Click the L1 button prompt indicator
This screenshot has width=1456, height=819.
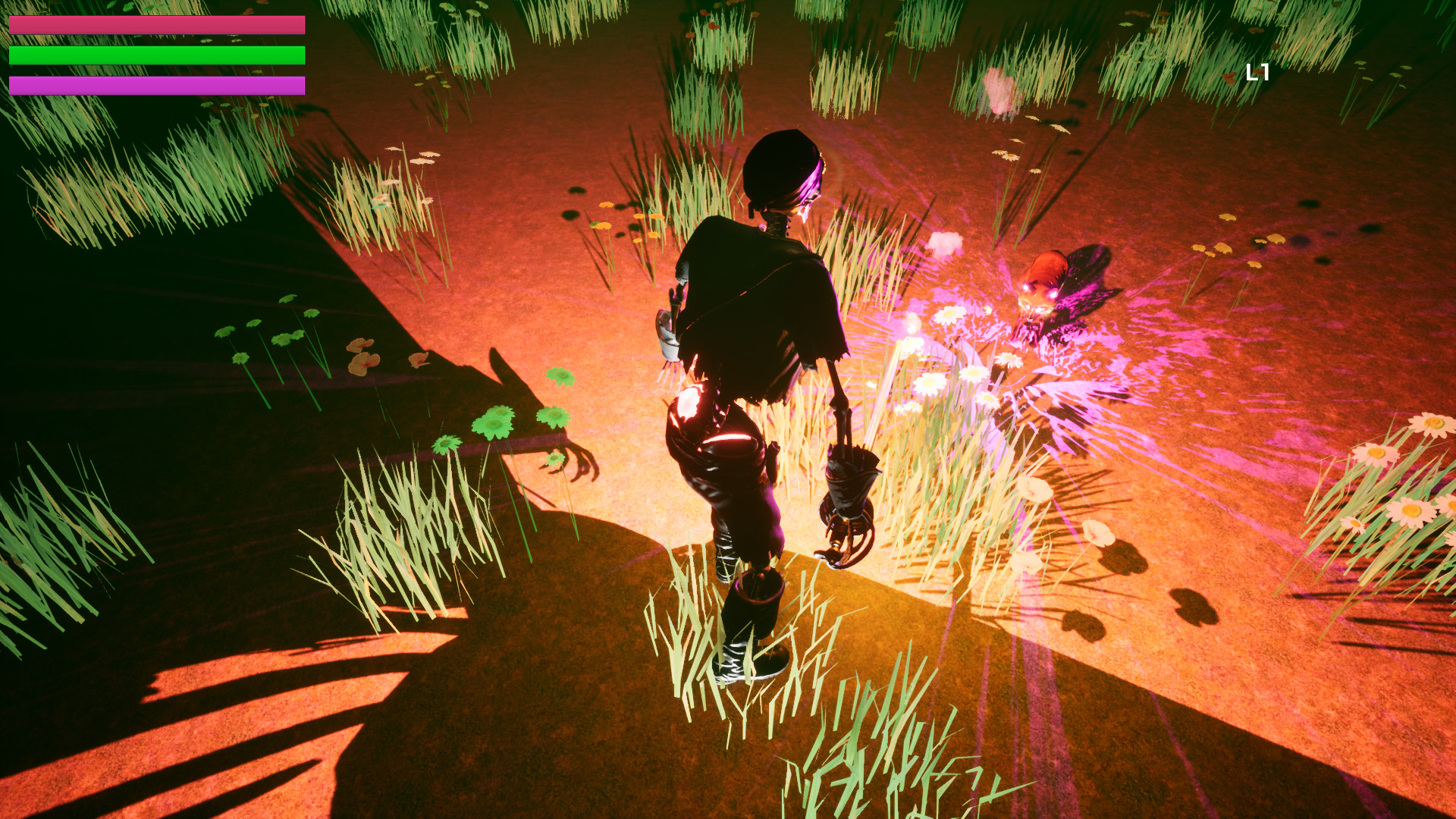1259,74
